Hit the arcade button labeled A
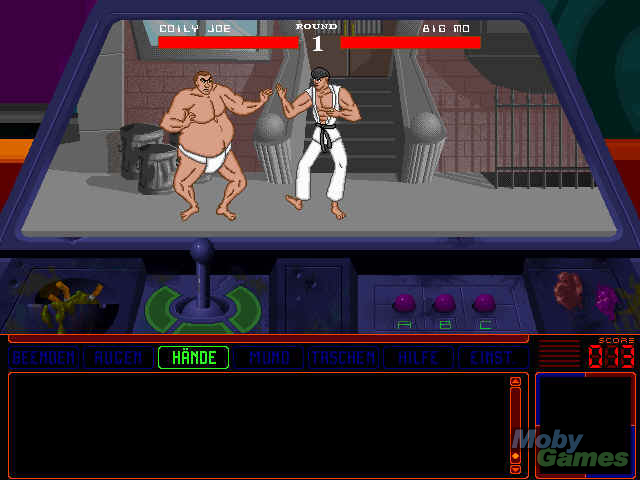Image resolution: width=640 pixels, height=480 pixels. [x=405, y=303]
